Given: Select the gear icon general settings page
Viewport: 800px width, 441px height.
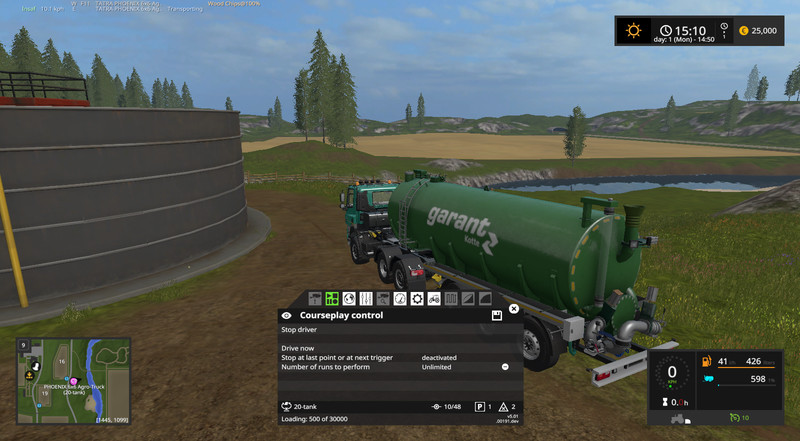Looking at the screenshot, I should [417, 298].
